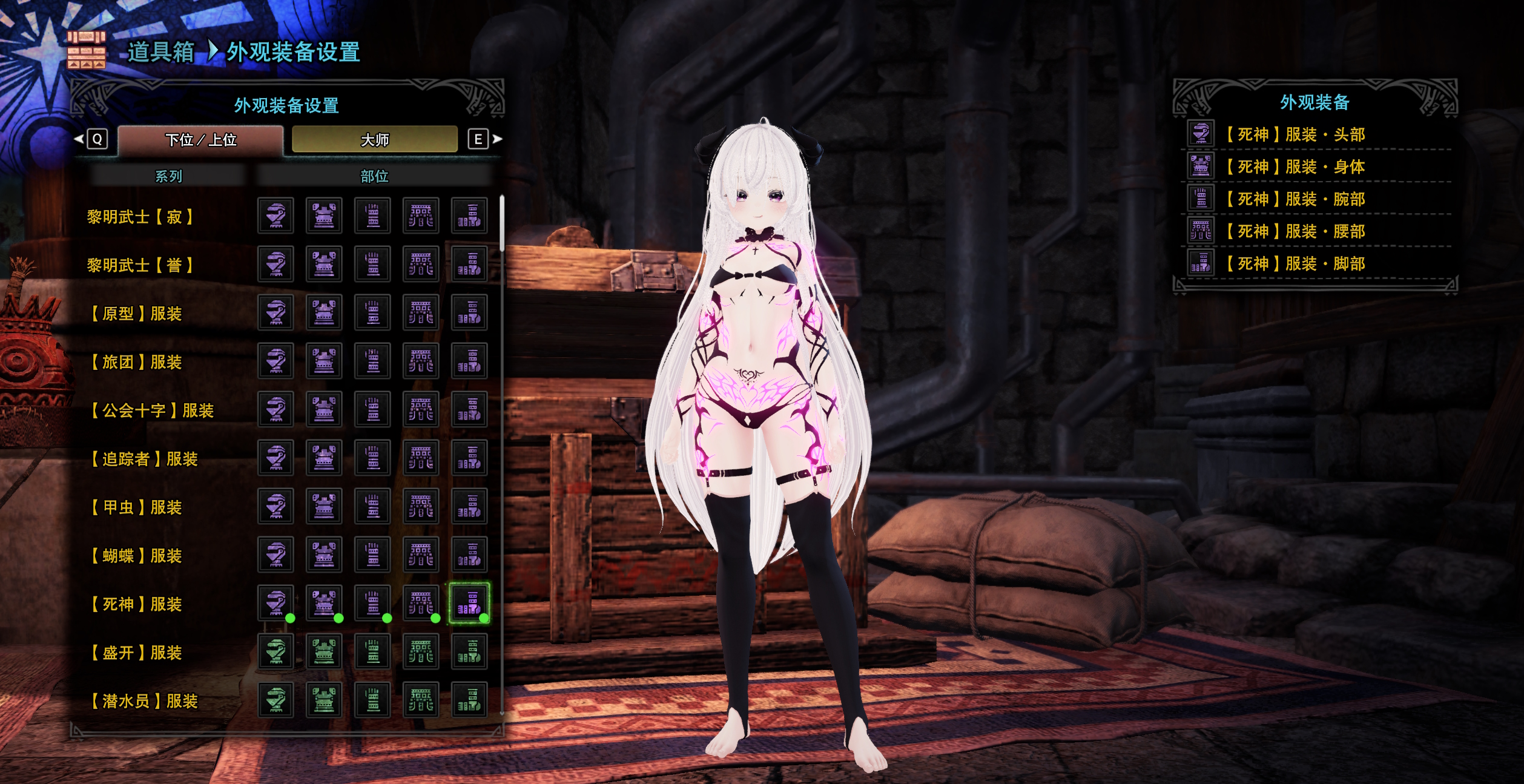Screen dimensions: 1524x784
Task: Select【旅团】服装 waist piece icon
Action: click(x=421, y=361)
